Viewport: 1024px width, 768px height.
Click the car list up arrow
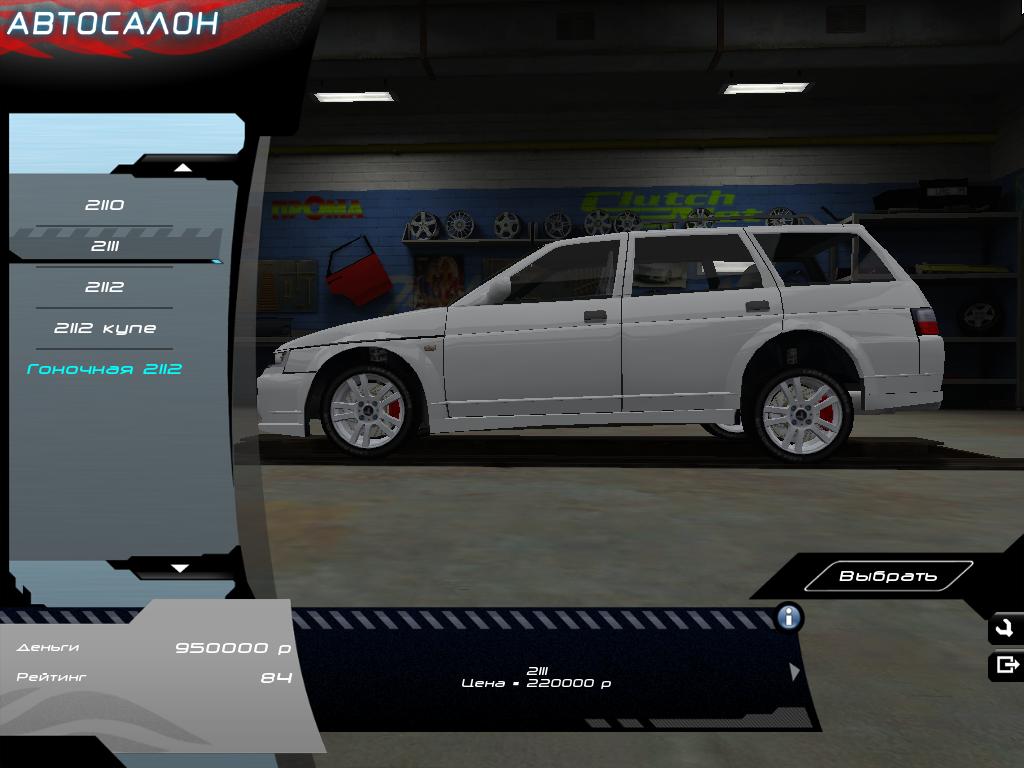(182, 167)
